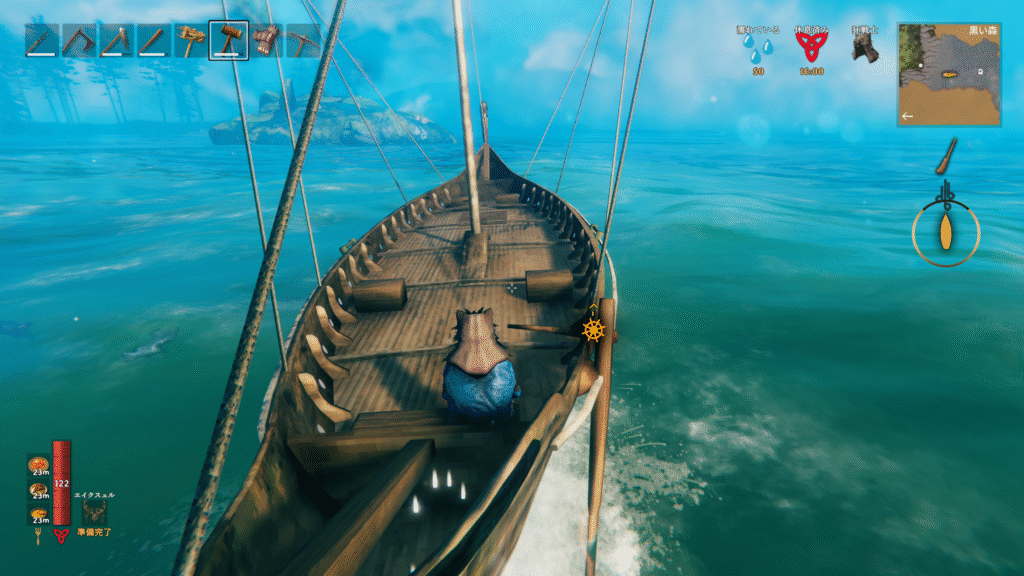Screen dimensions: 1024x576
Task: Open the minimap
Action: pos(949,74)
